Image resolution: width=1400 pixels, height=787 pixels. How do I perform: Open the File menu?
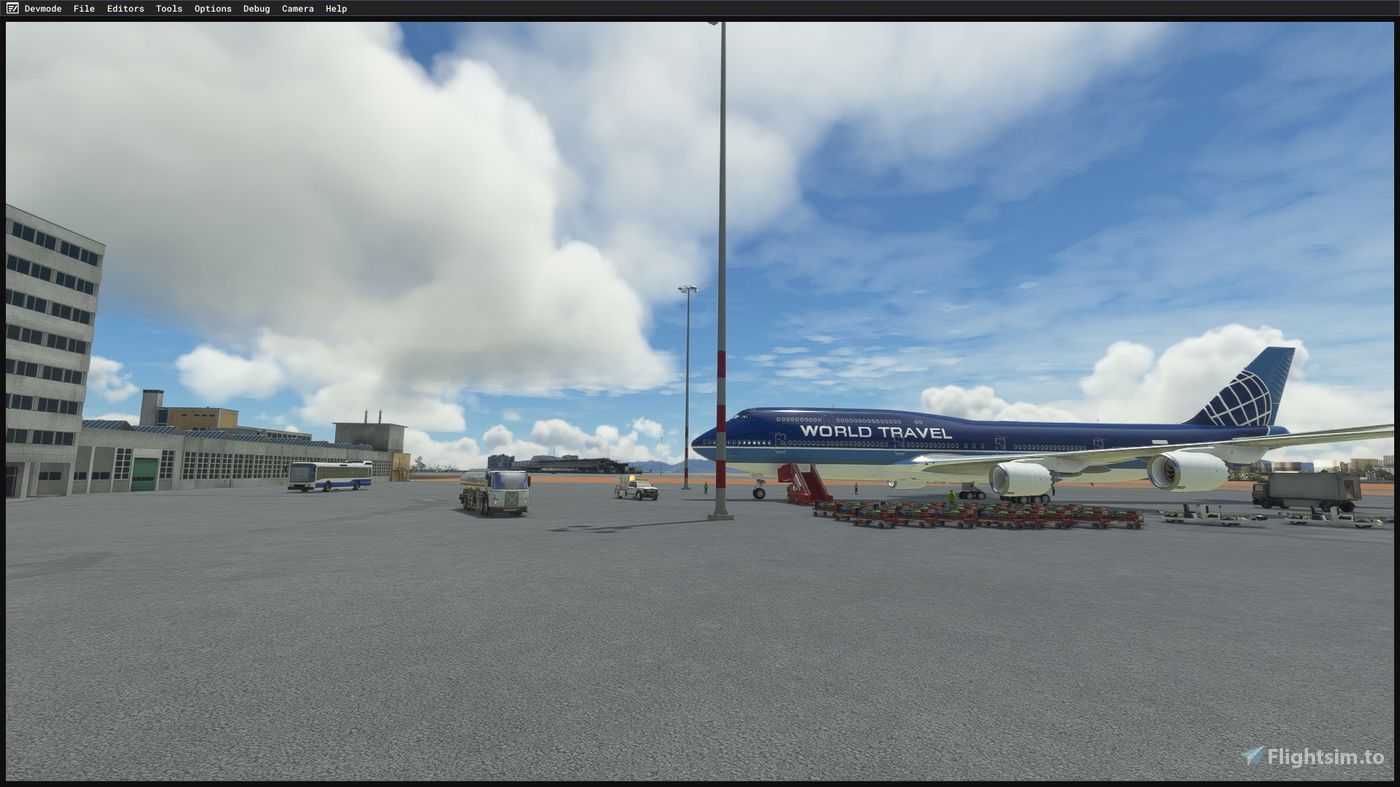pos(83,8)
